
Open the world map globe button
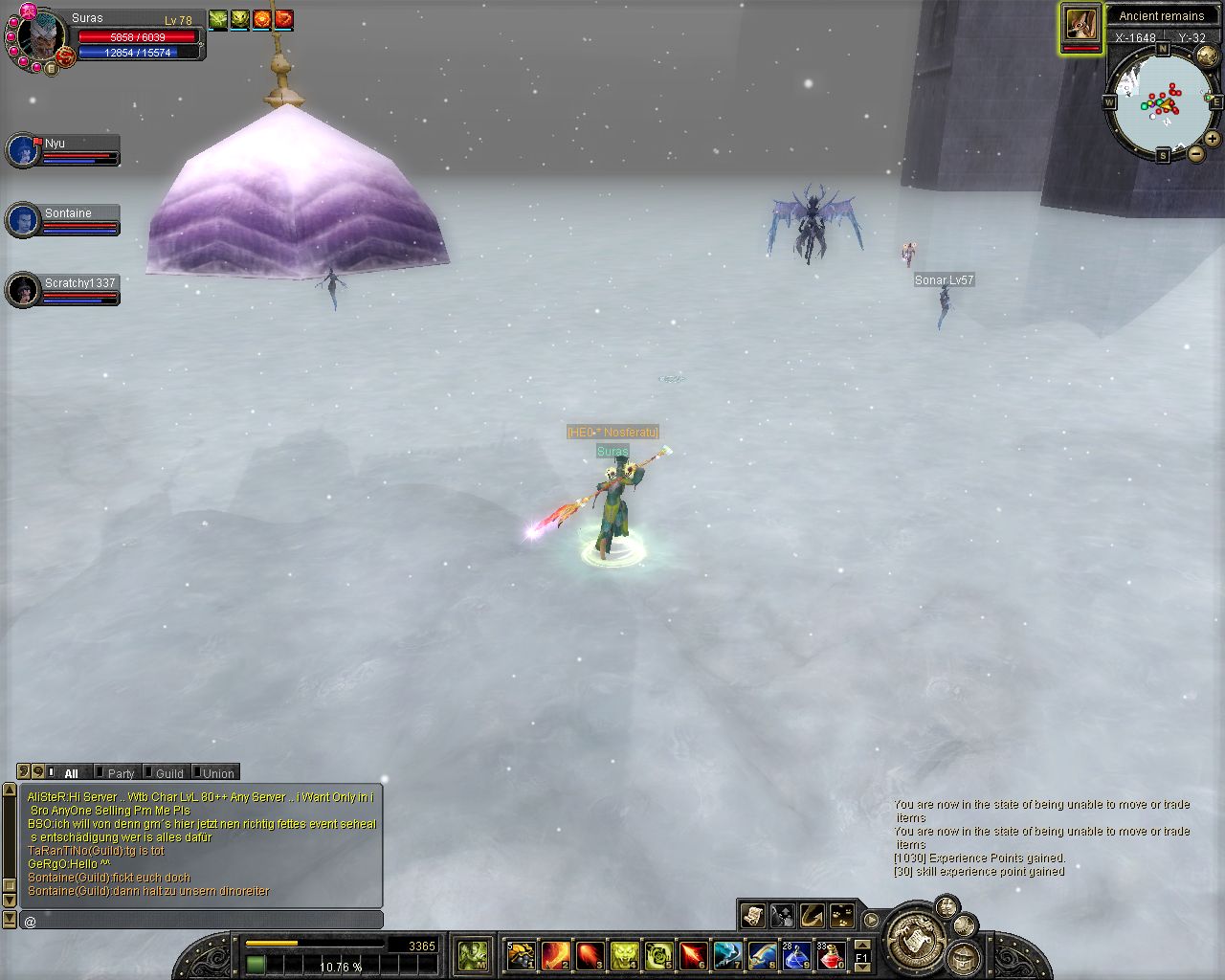click(x=964, y=924)
